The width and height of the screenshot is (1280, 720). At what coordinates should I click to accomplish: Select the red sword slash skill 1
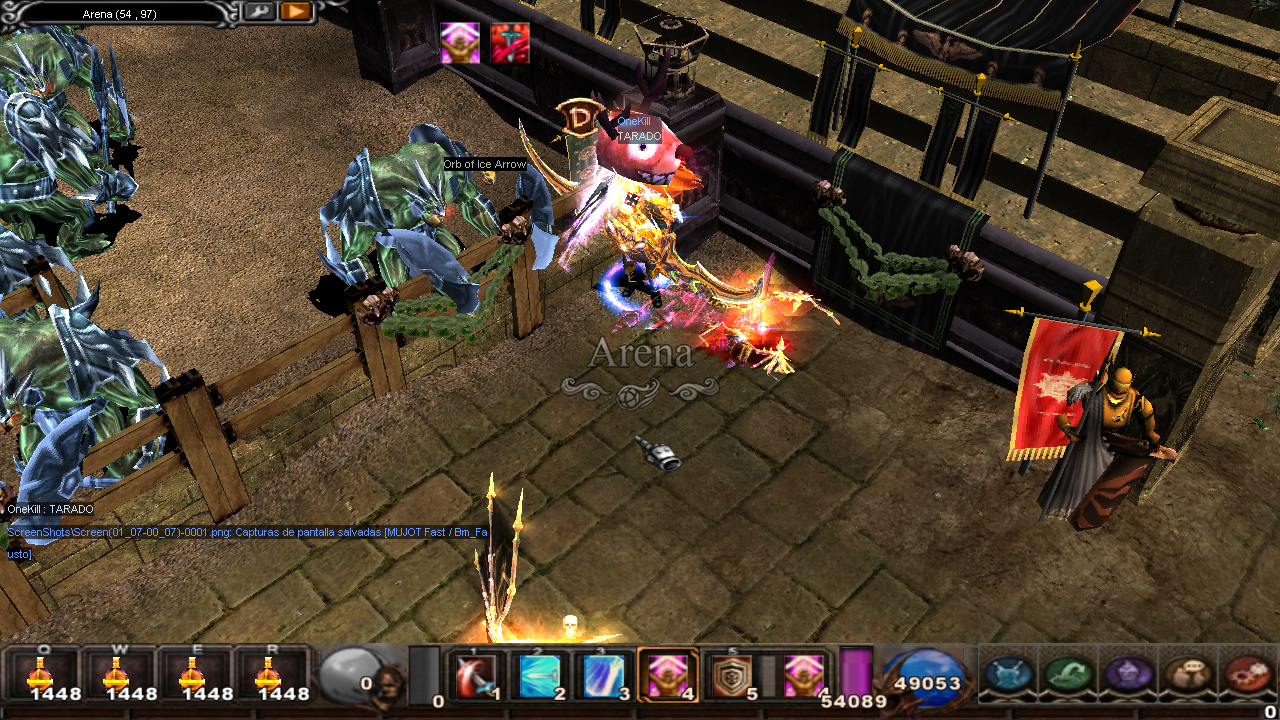point(476,676)
